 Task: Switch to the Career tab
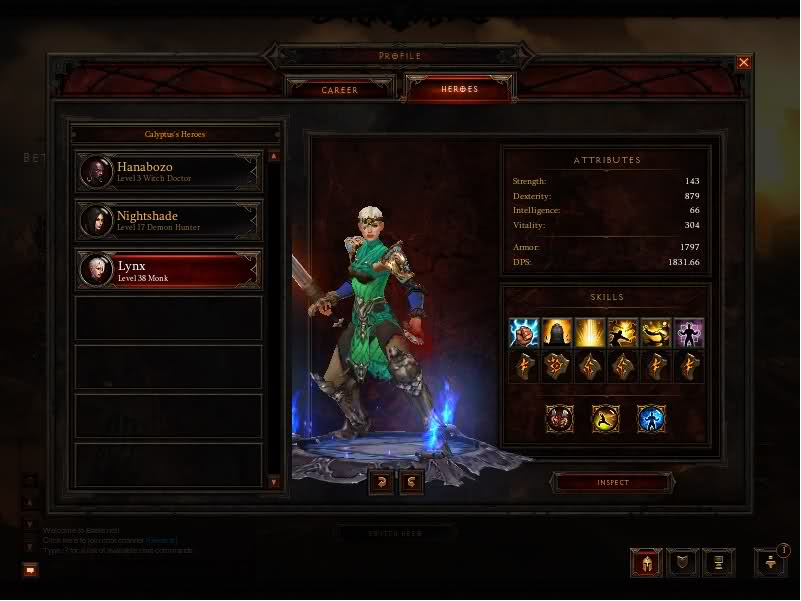point(340,90)
